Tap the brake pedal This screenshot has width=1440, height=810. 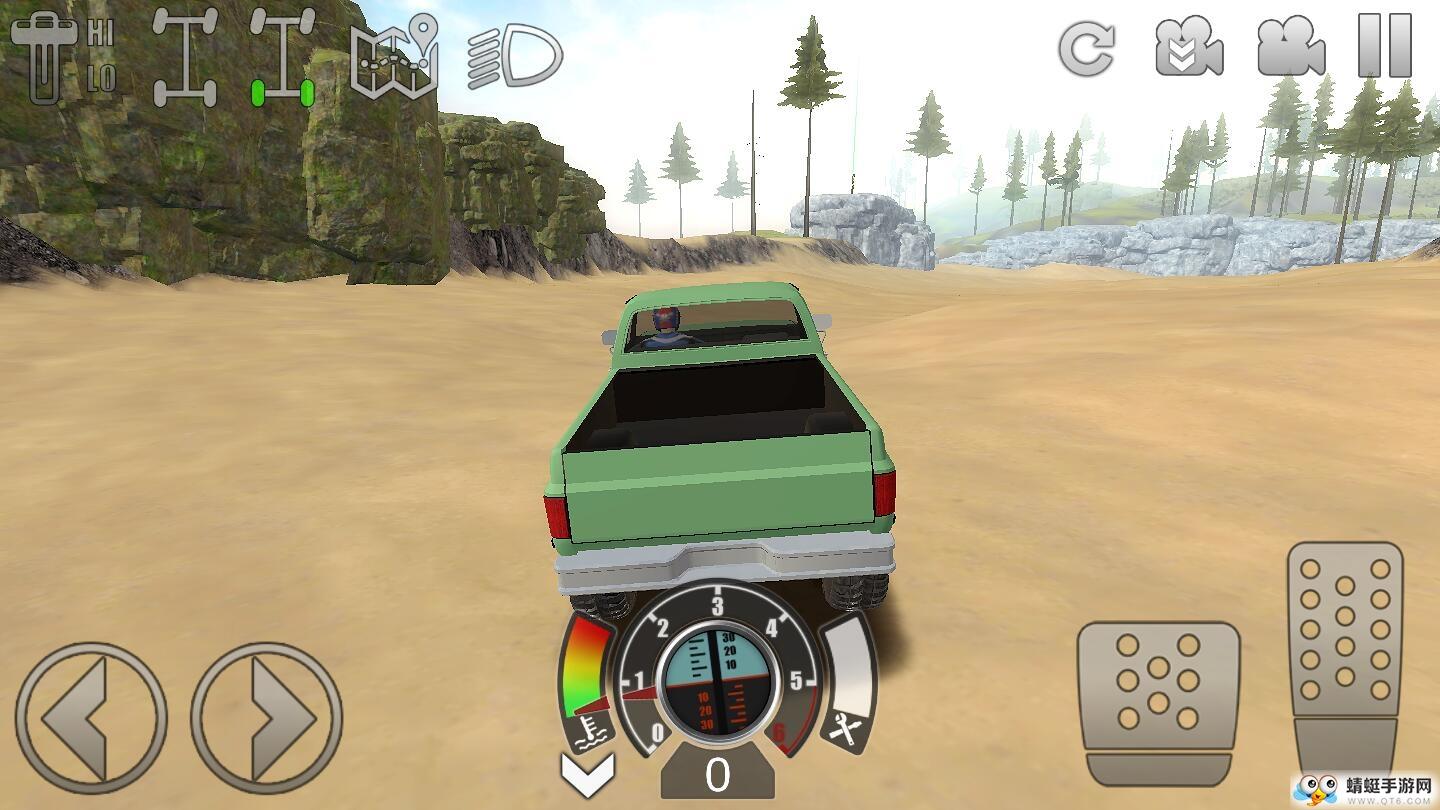click(1158, 702)
